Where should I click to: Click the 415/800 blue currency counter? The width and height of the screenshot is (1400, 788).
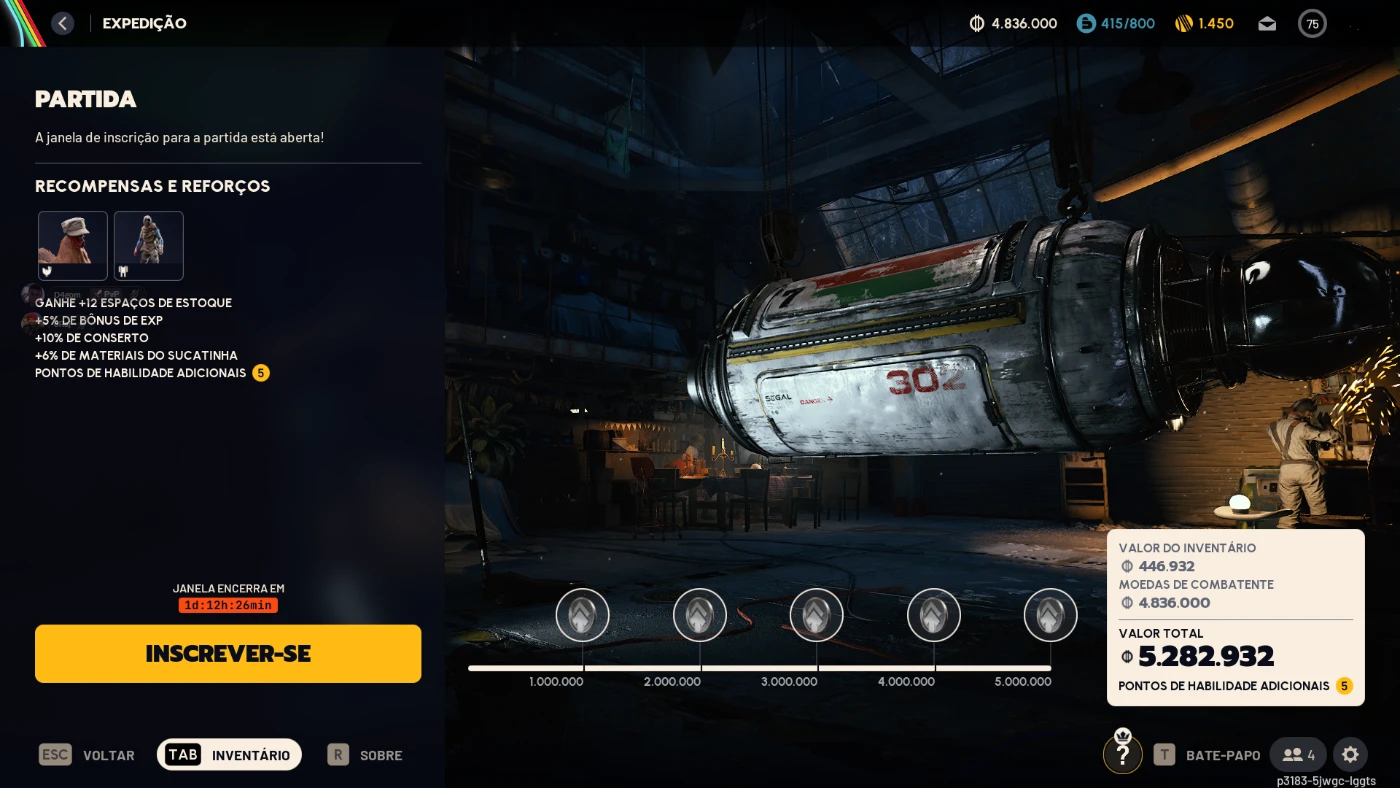pos(1116,23)
